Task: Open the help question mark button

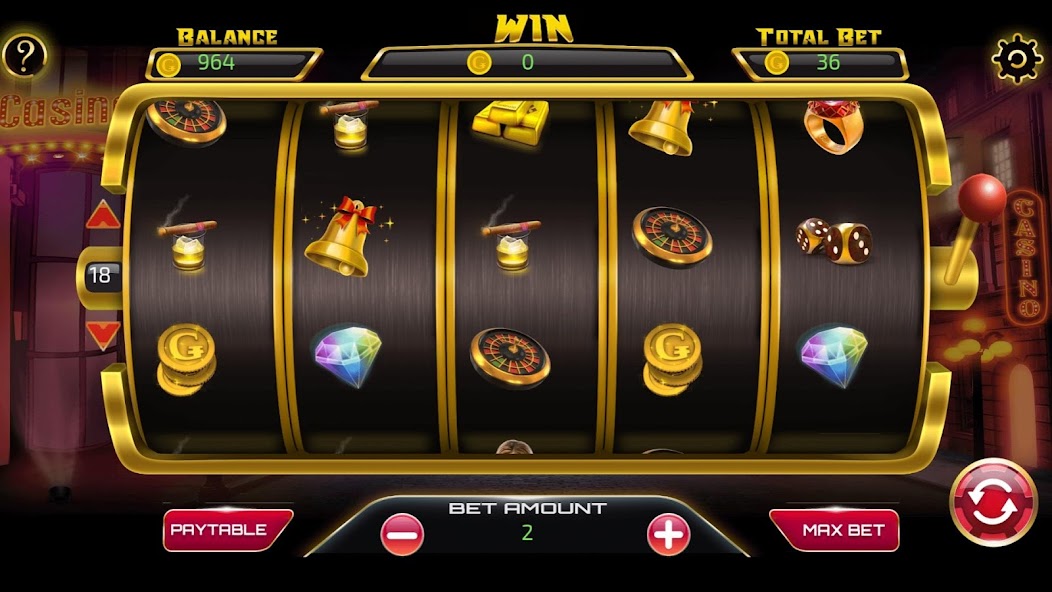Action: coord(24,58)
